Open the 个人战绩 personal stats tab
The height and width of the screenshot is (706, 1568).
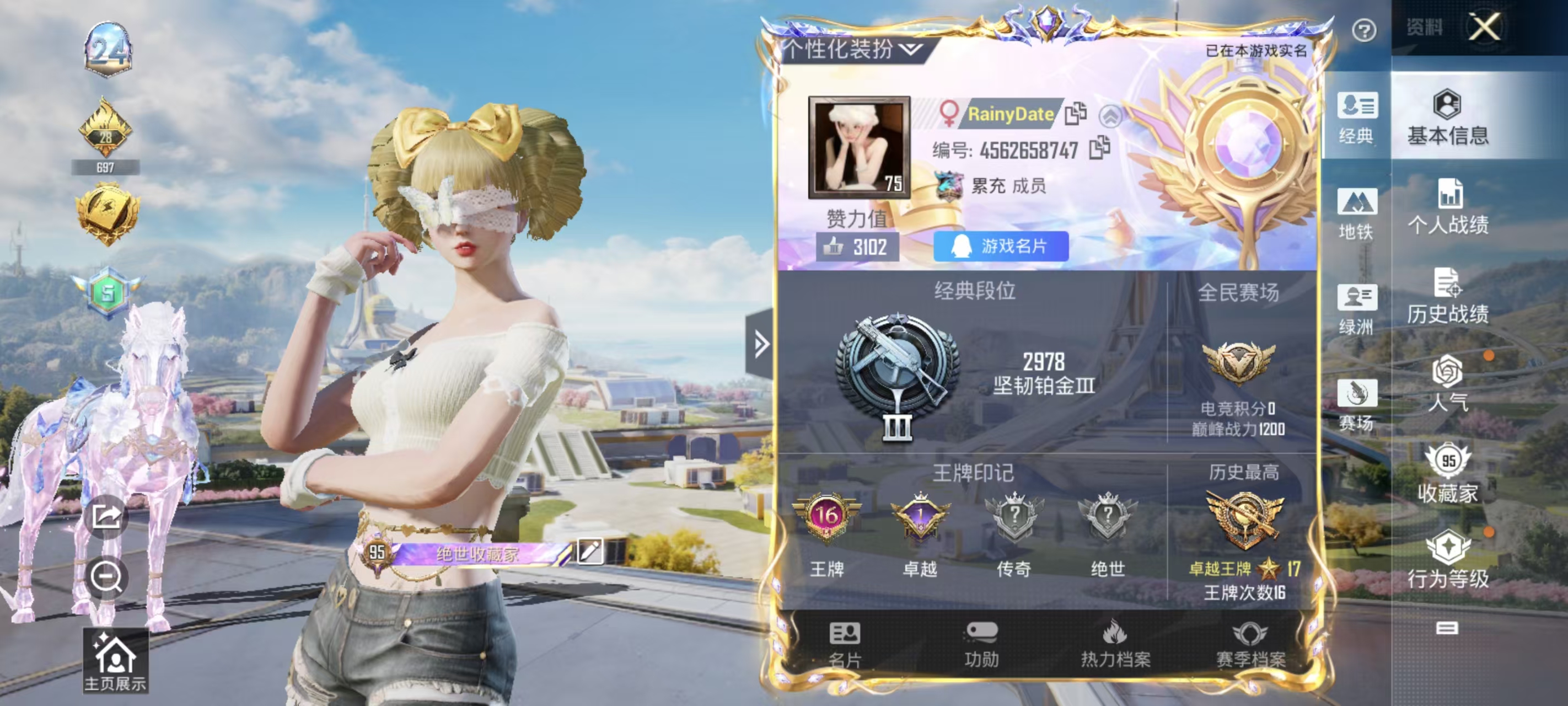click(x=1448, y=207)
